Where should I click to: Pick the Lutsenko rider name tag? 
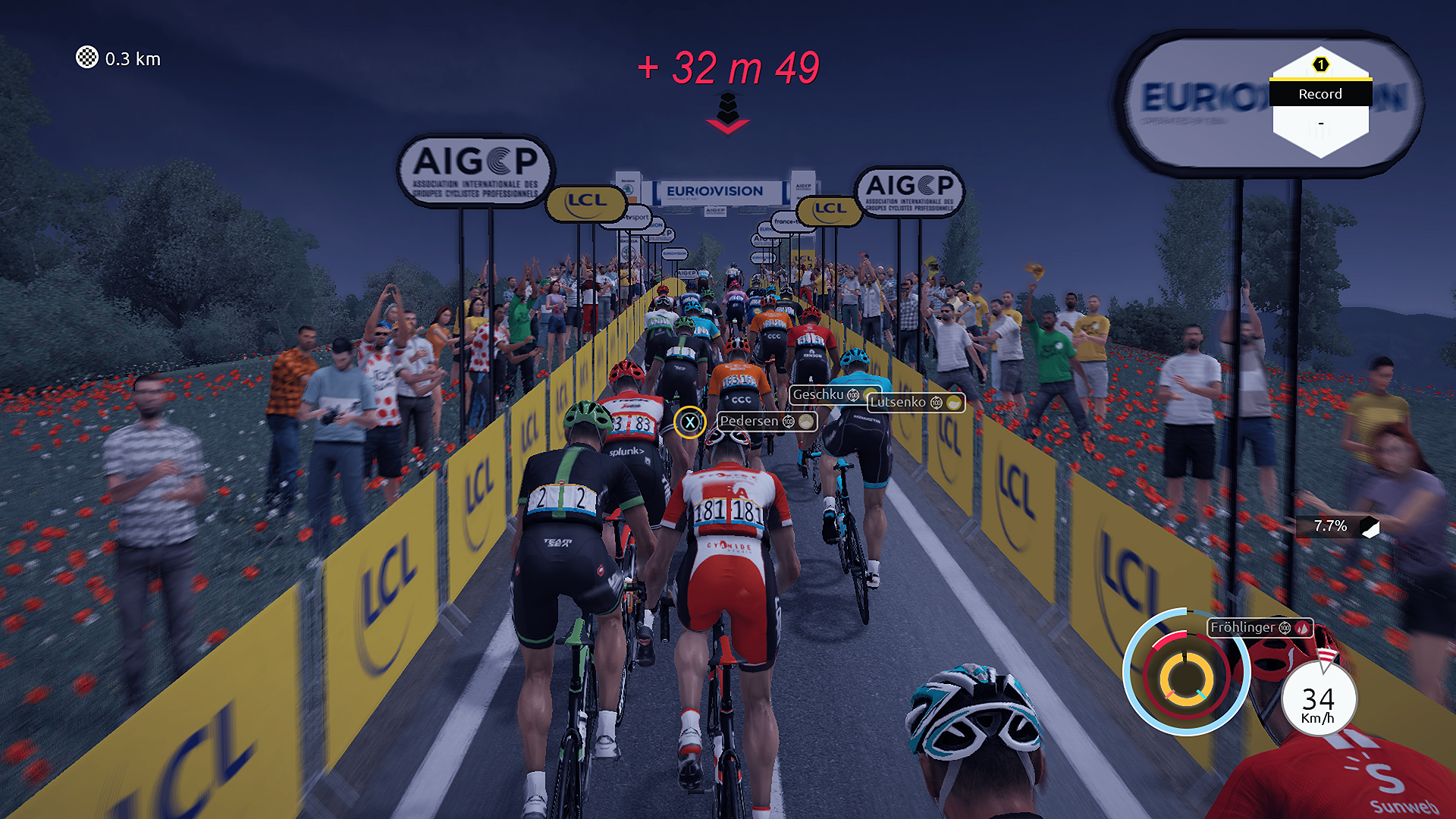915,403
